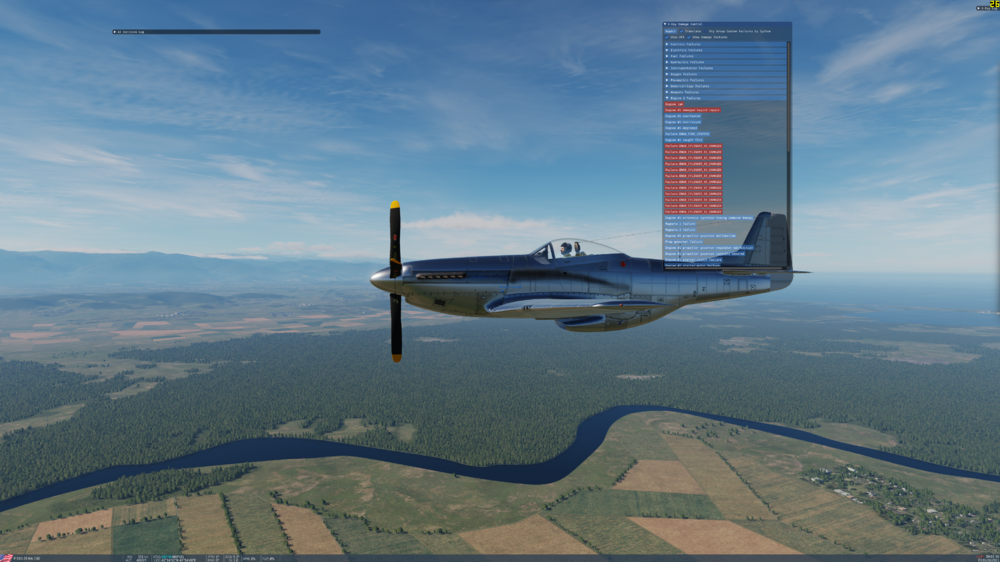Image resolution: width=1000 pixels, height=562 pixels.
Task: Select the Magneto 1 failure entry
Action: 678,224
